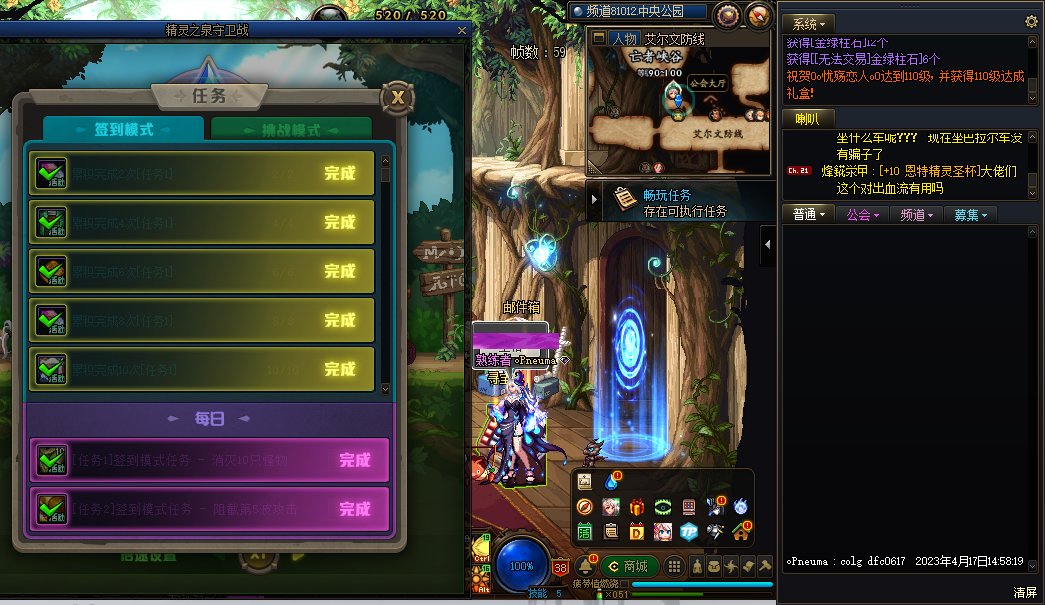This screenshot has height=605, width=1045.
Task: Switch to the 挑战模式 tab
Action: pyautogui.click(x=291, y=131)
